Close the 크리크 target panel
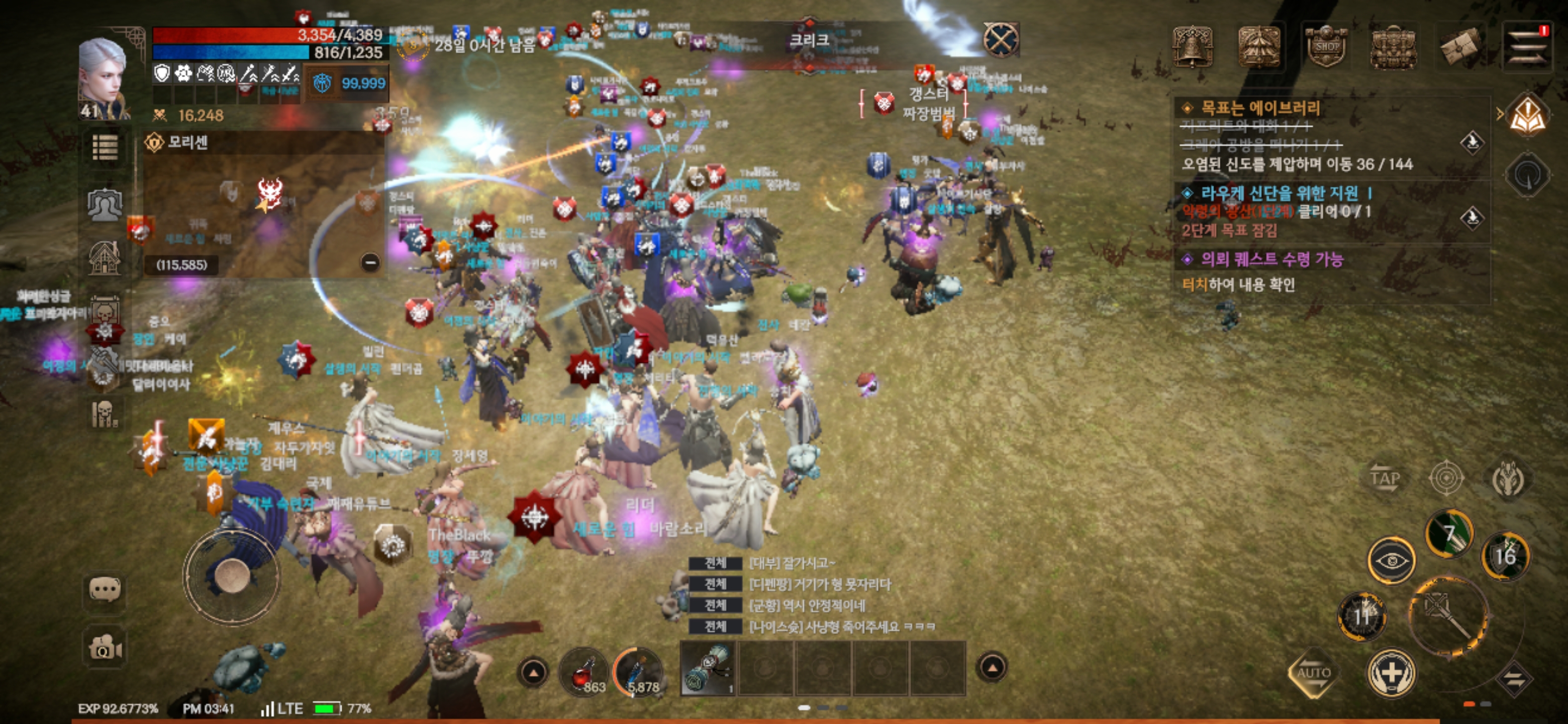The height and width of the screenshot is (724, 1568). click(1000, 40)
